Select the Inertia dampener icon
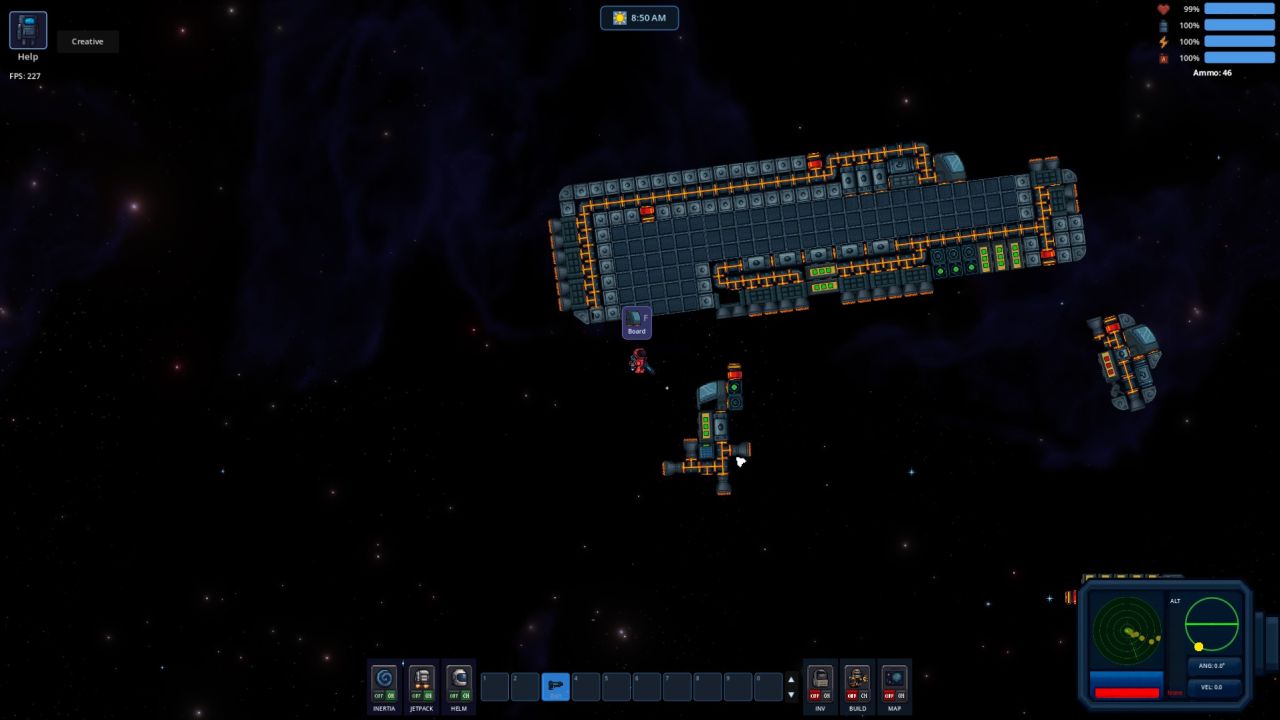 tap(383, 680)
